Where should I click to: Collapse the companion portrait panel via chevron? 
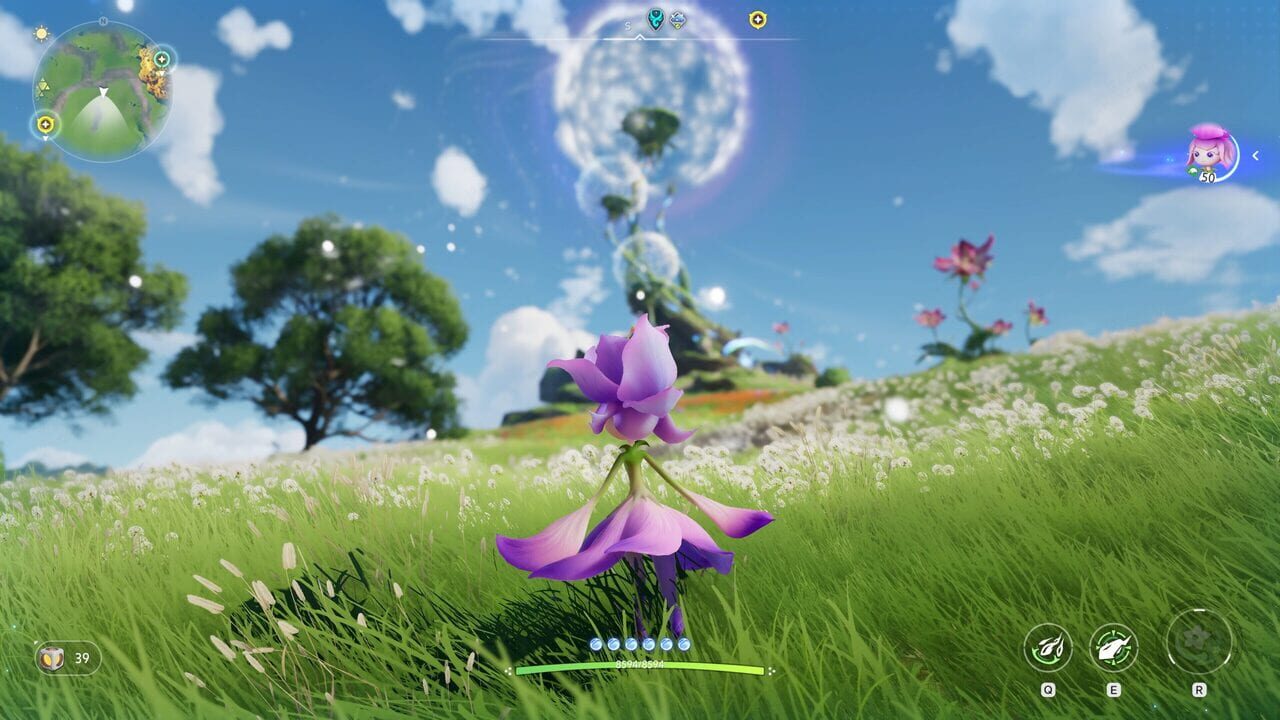(x=1255, y=155)
